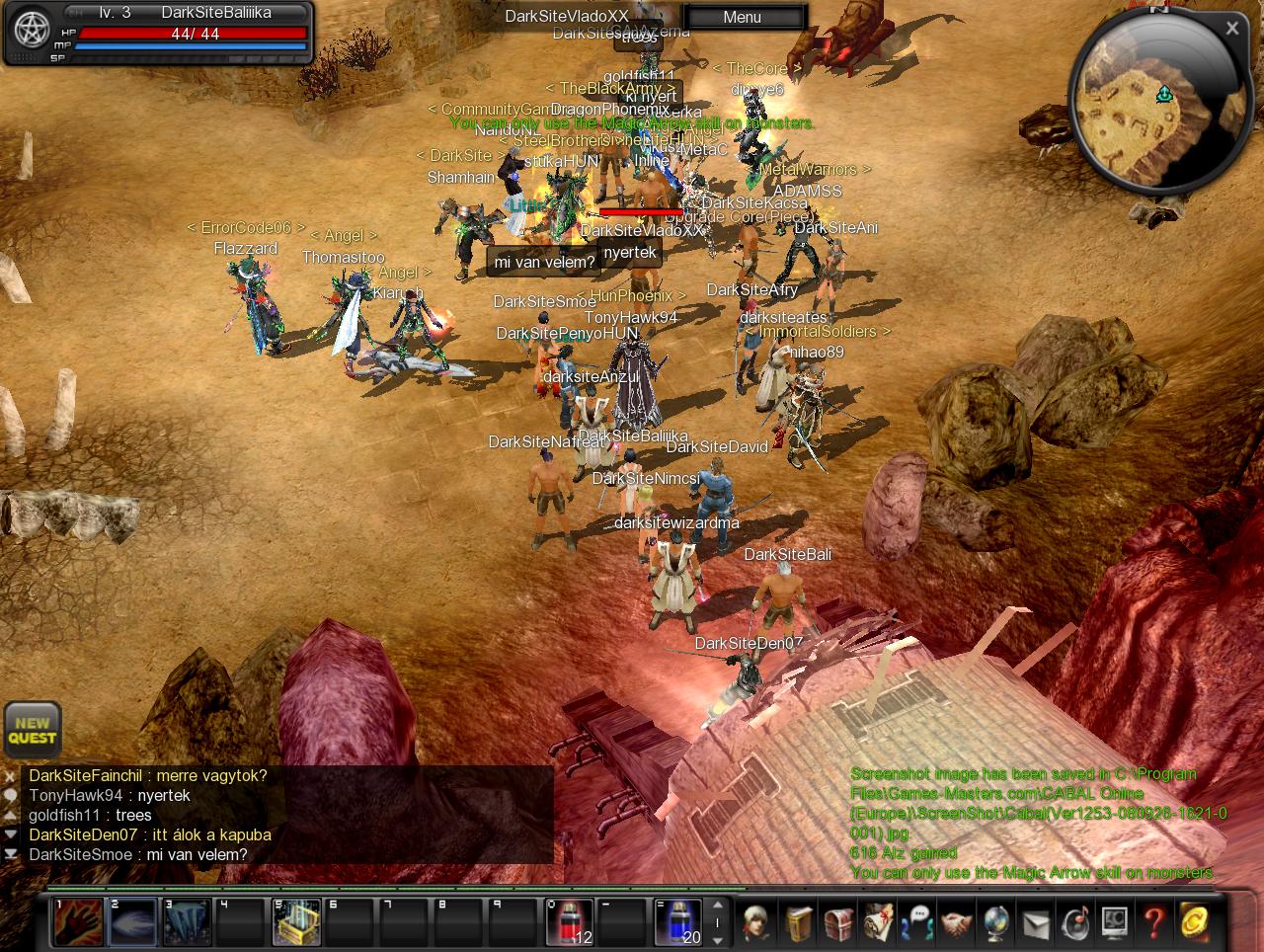Open the mail envelope icon
This screenshot has width=1264, height=952.
pos(1035,923)
